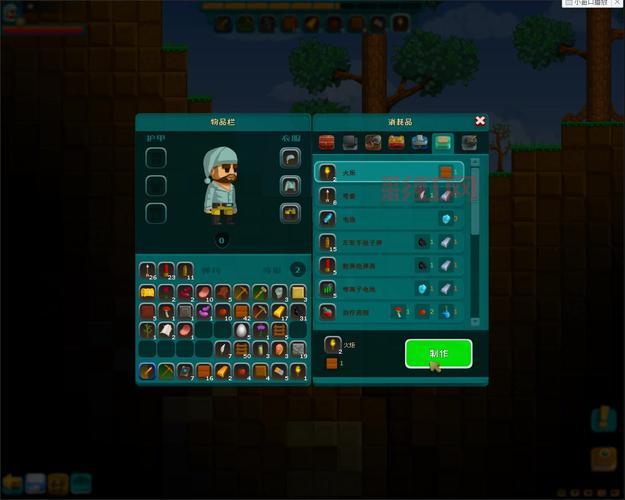Select the torch in the last hotbar slot

click(x=298, y=371)
